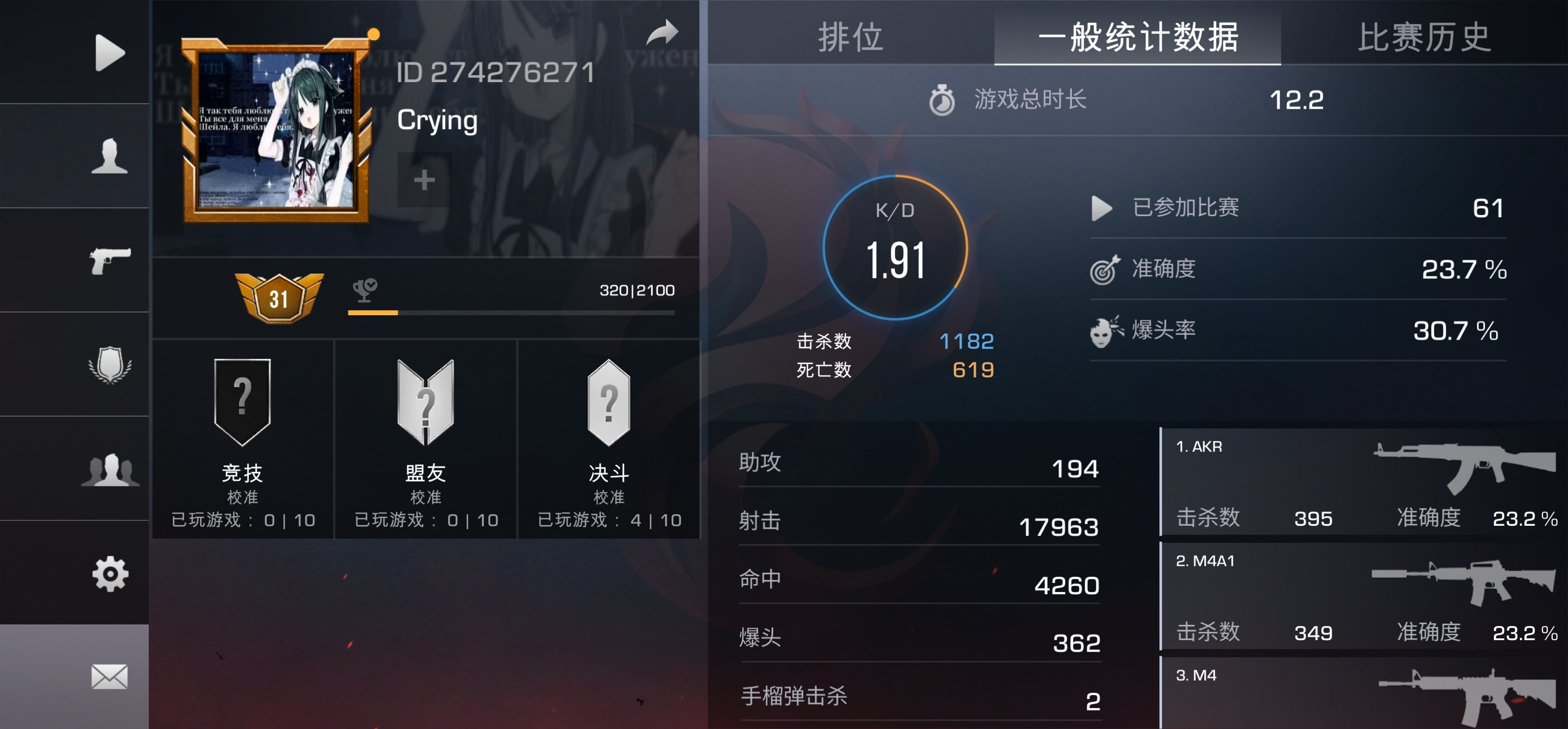Click the level 31 rank badge
Image resolution: width=1568 pixels, height=729 pixels.
coord(279,298)
